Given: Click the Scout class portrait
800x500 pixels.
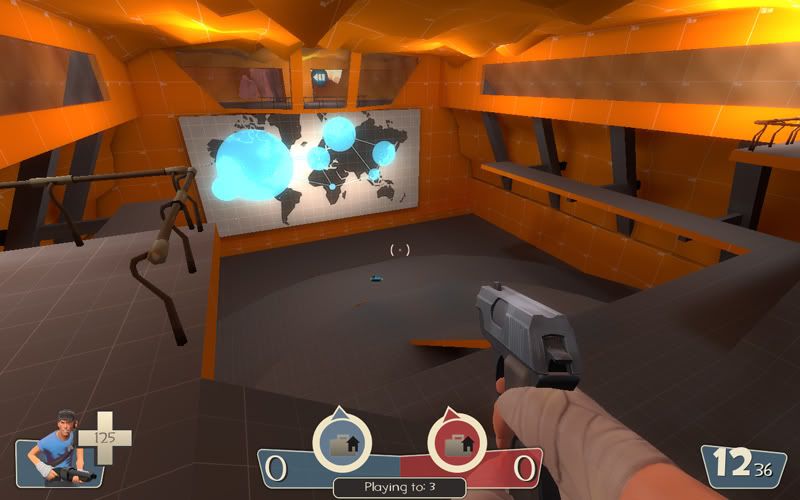Looking at the screenshot, I should tap(55, 449).
